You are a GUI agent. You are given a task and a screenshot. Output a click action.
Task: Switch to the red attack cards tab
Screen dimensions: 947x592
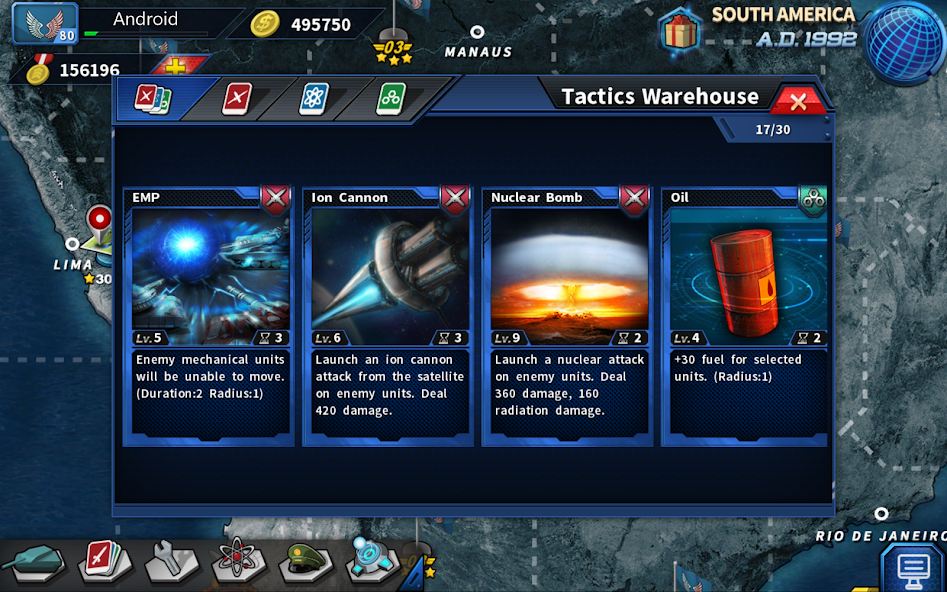[237, 99]
